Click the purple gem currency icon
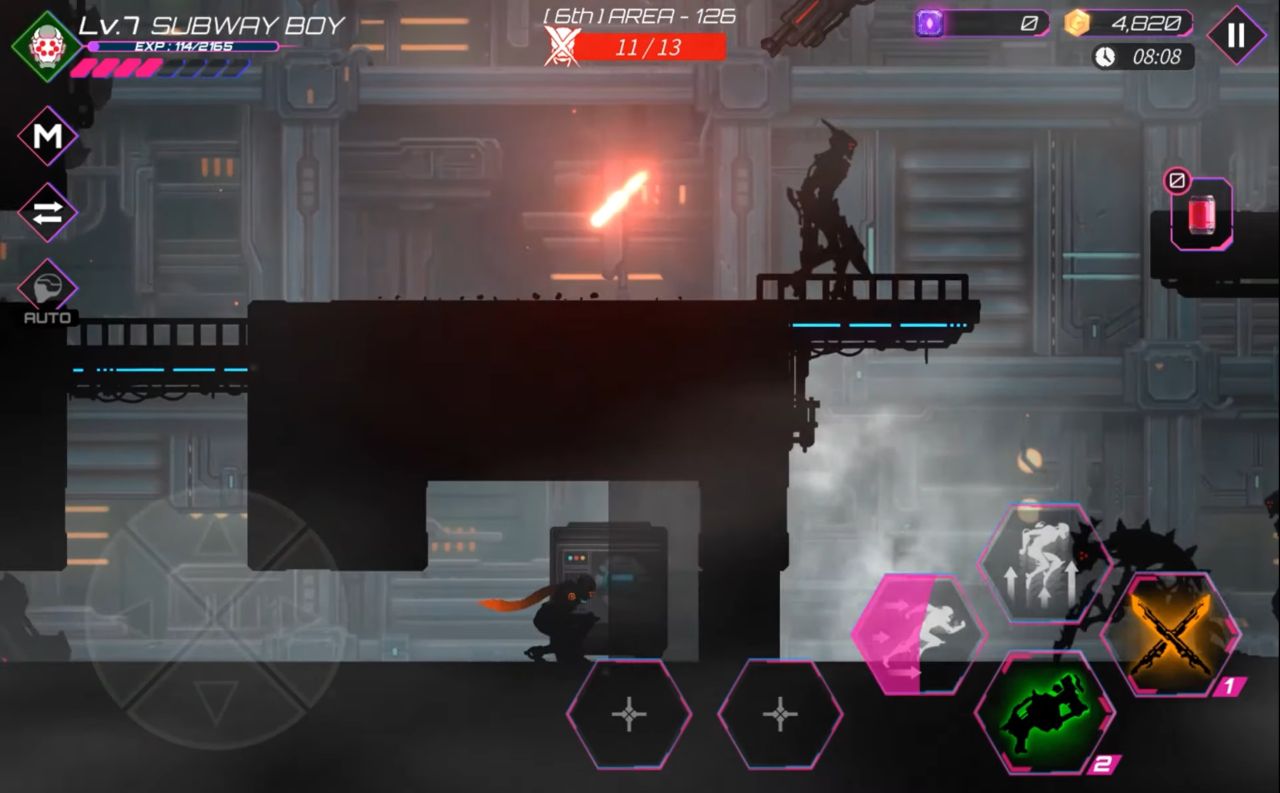The width and height of the screenshot is (1280, 793). [x=929, y=23]
